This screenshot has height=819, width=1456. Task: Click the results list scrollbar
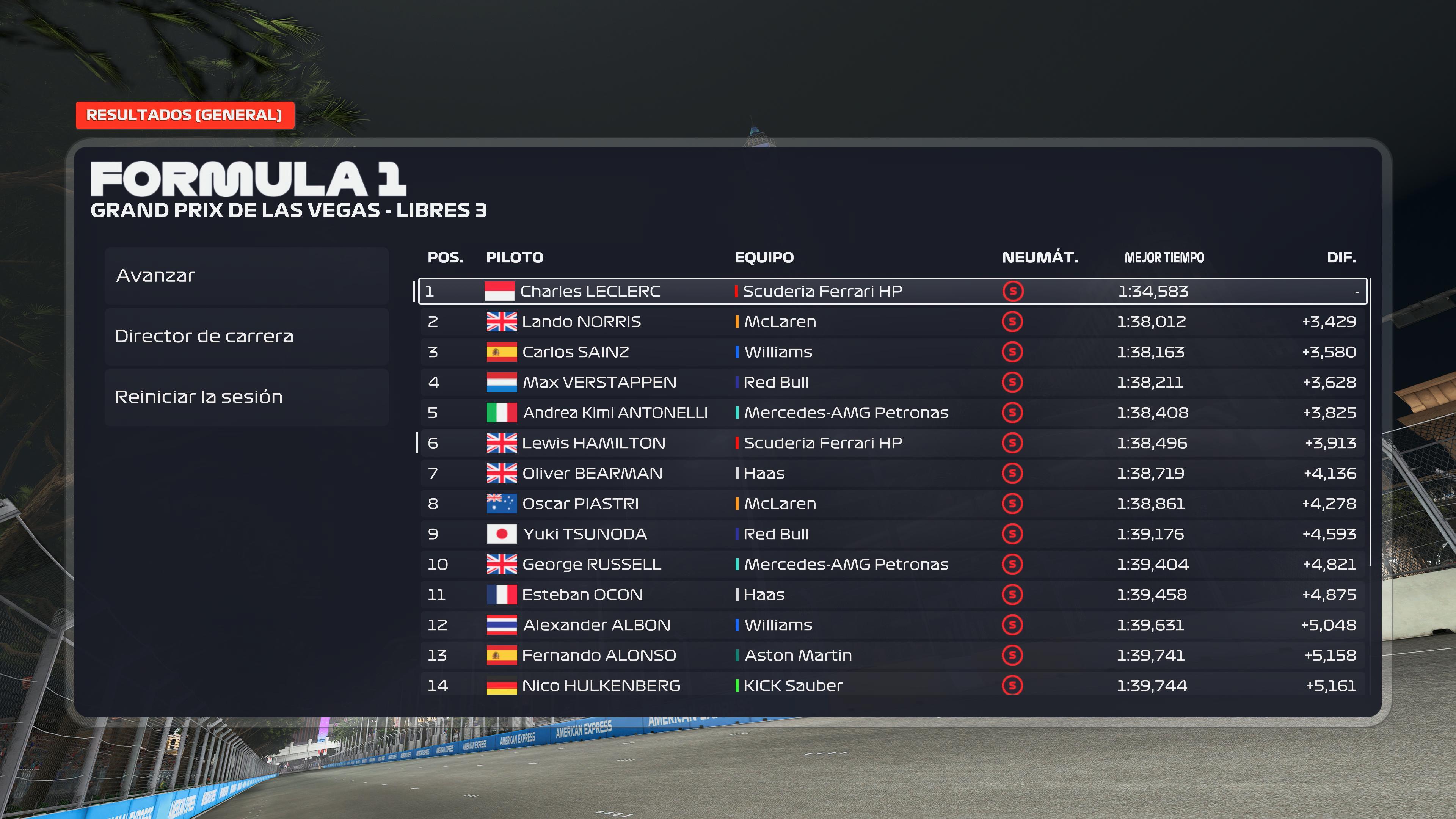tap(1371, 421)
